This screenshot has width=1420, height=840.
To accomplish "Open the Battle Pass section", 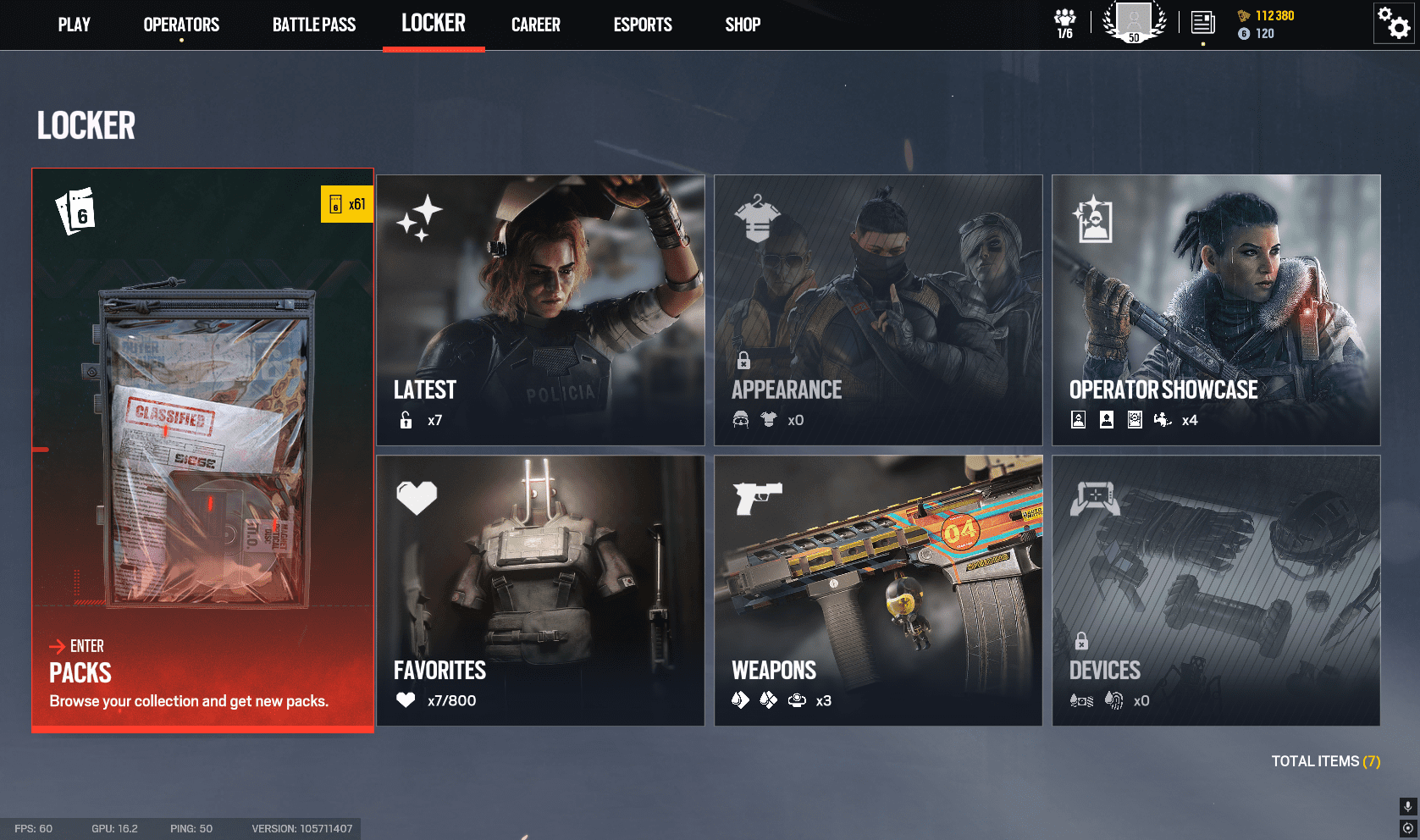I will (x=314, y=25).
